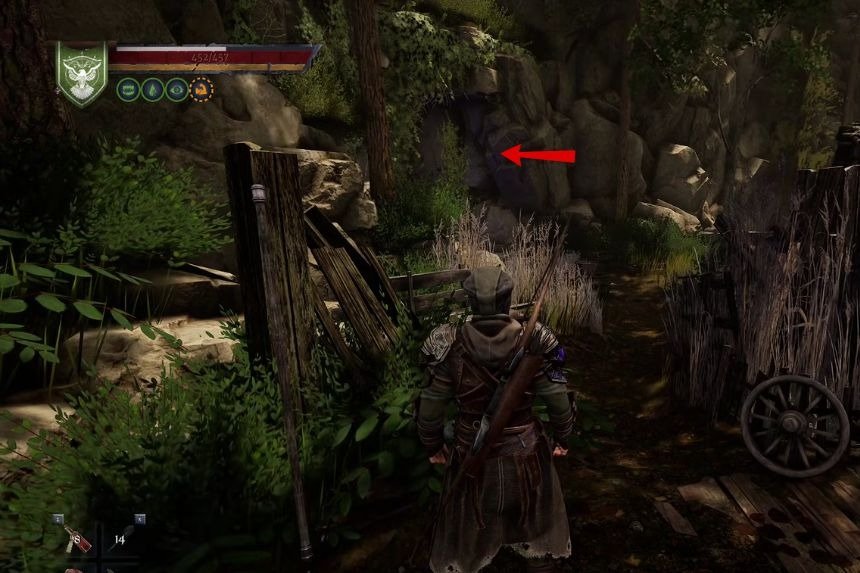Select the green eye status effect icon
Image resolution: width=860 pixels, height=573 pixels.
coord(177,89)
